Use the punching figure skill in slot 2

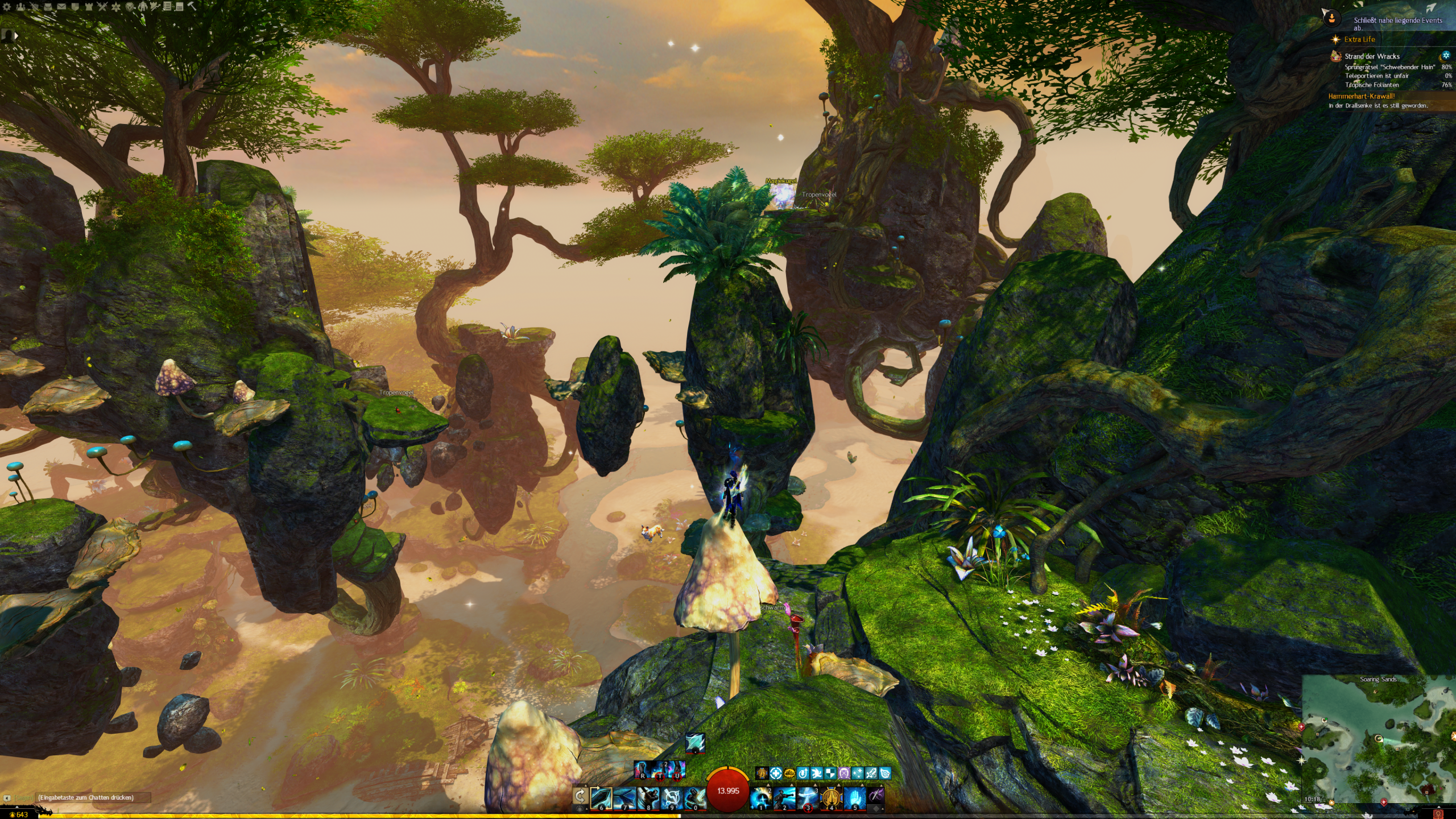point(784,797)
